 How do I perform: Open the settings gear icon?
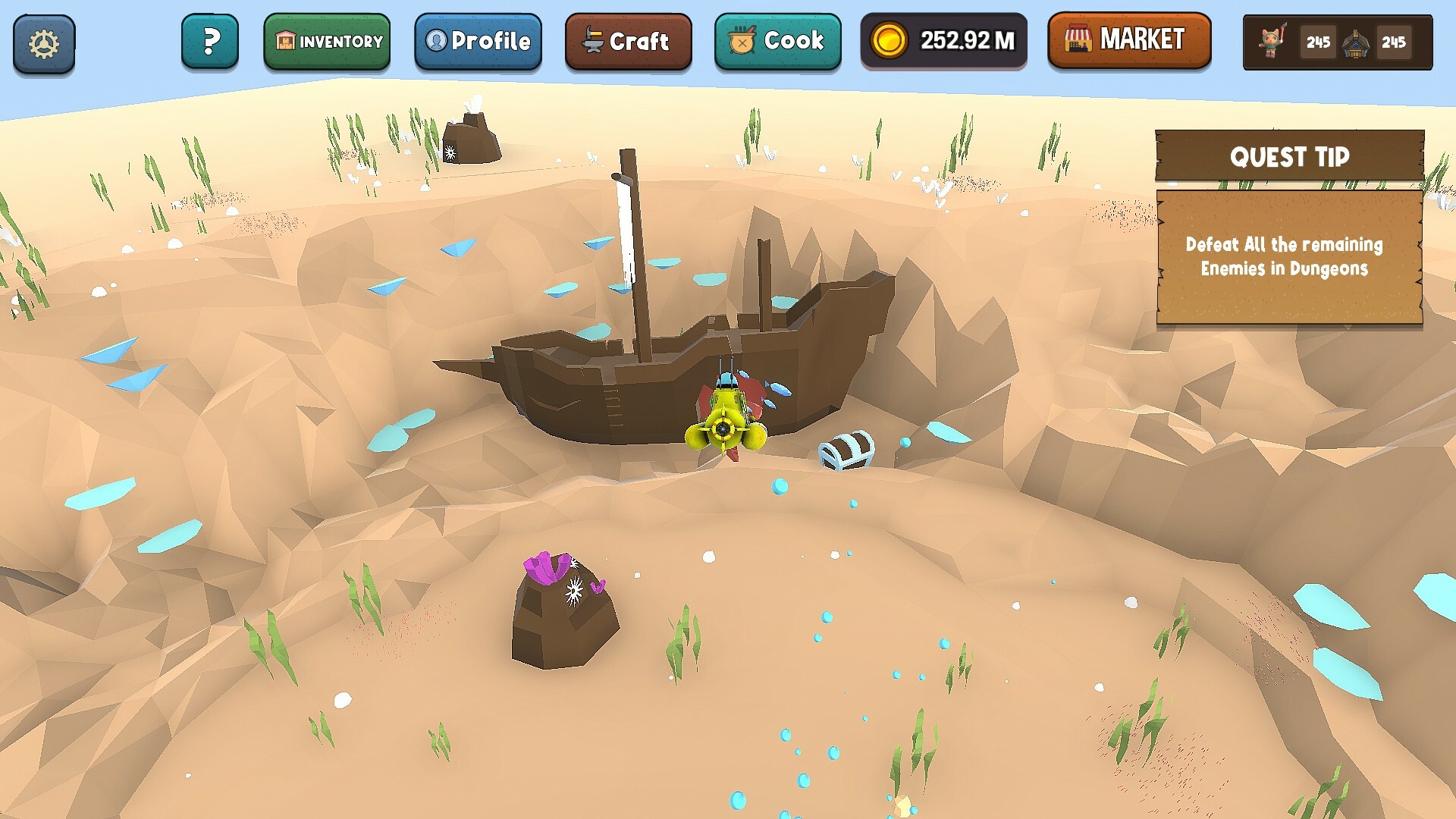point(43,42)
